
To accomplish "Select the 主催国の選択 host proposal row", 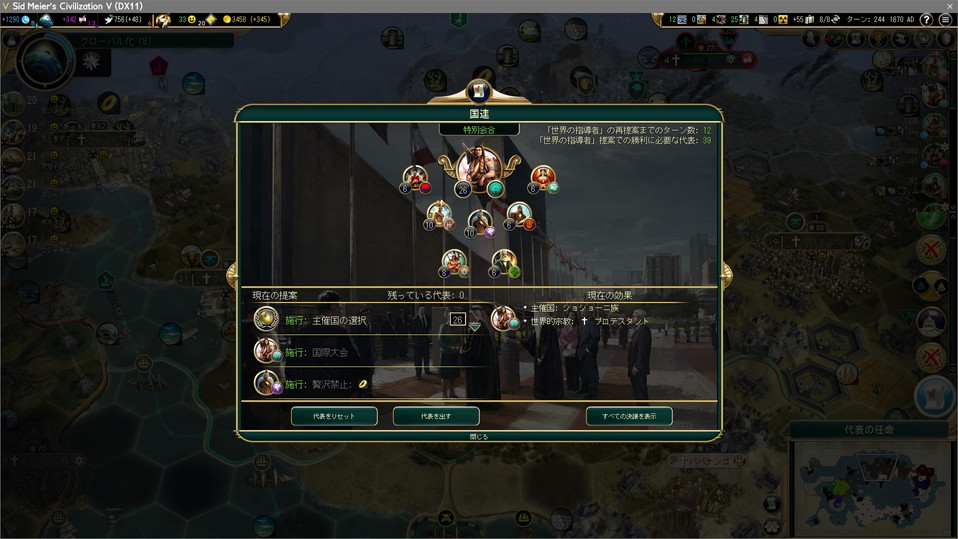I will click(339, 320).
